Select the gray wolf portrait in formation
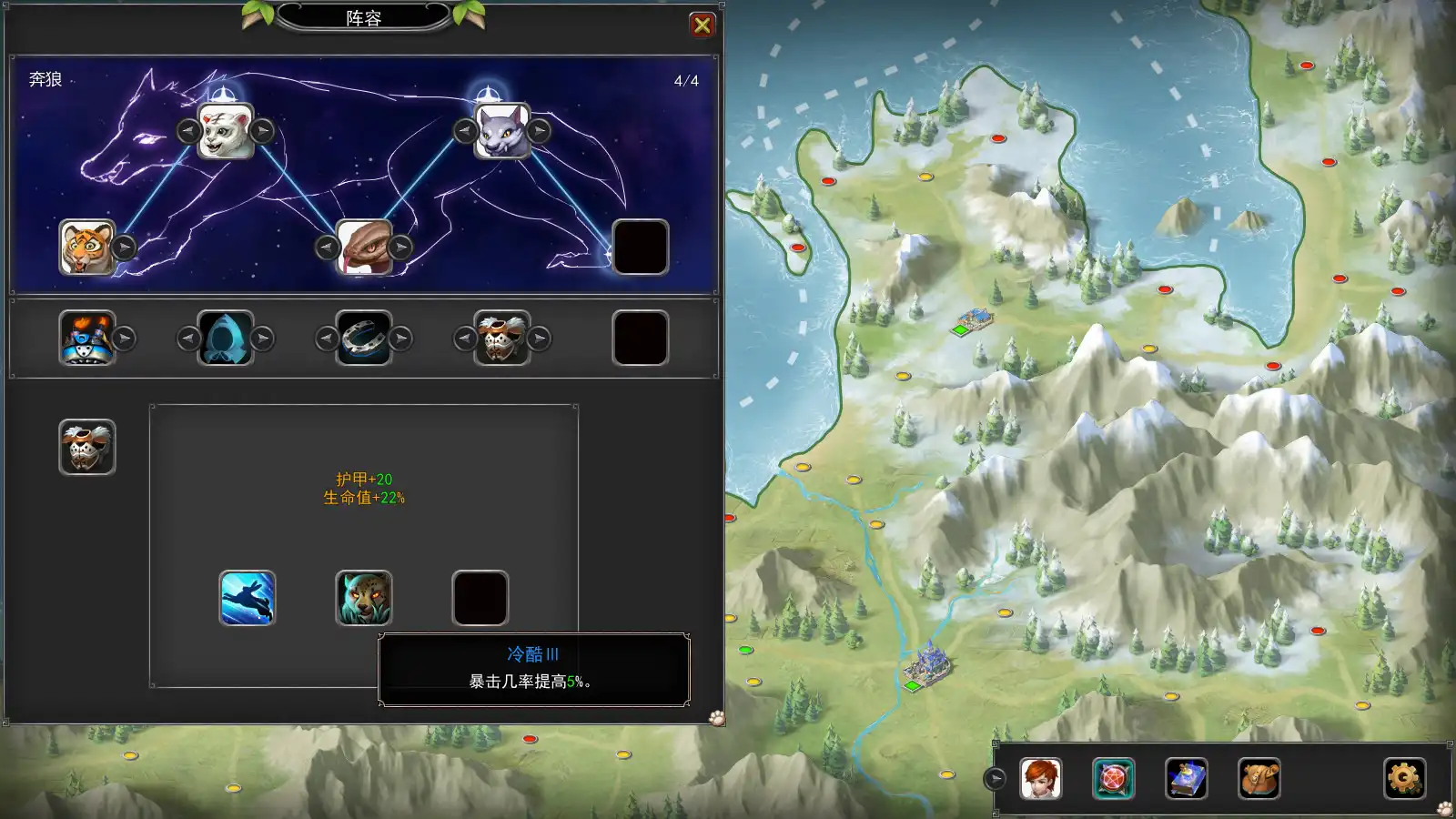 502,131
